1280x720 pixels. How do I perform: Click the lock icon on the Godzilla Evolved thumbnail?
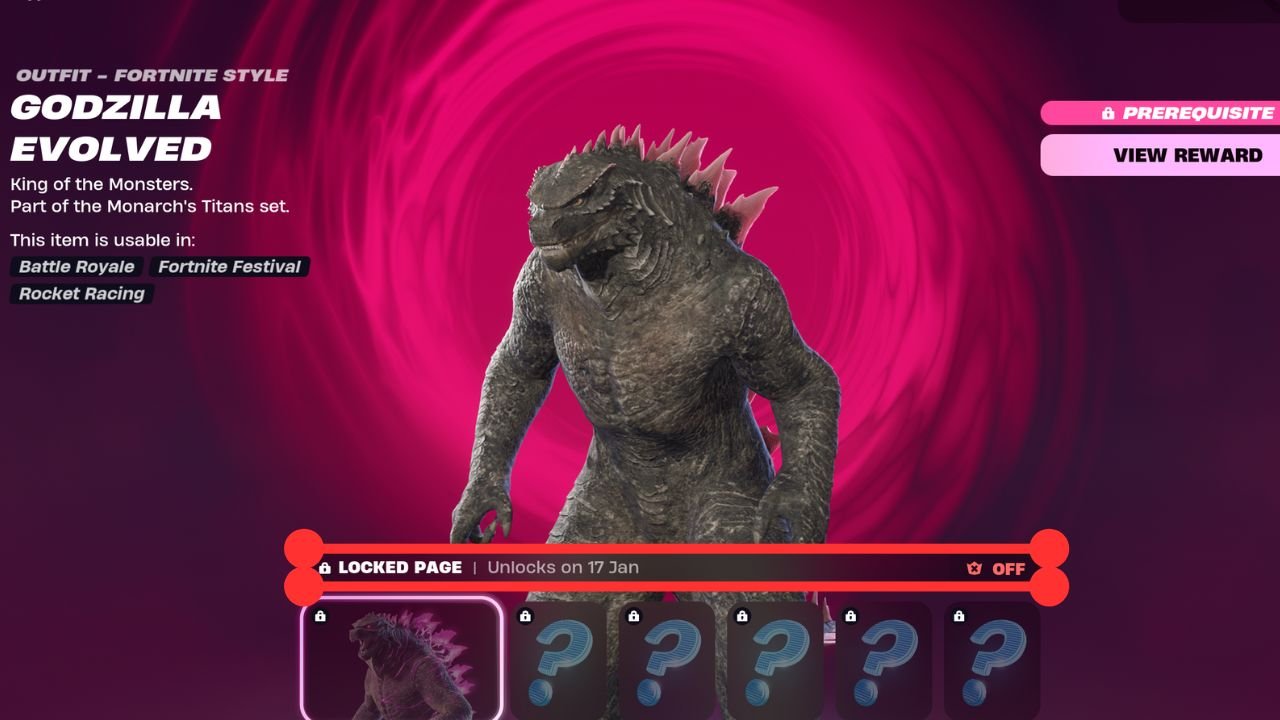point(321,617)
